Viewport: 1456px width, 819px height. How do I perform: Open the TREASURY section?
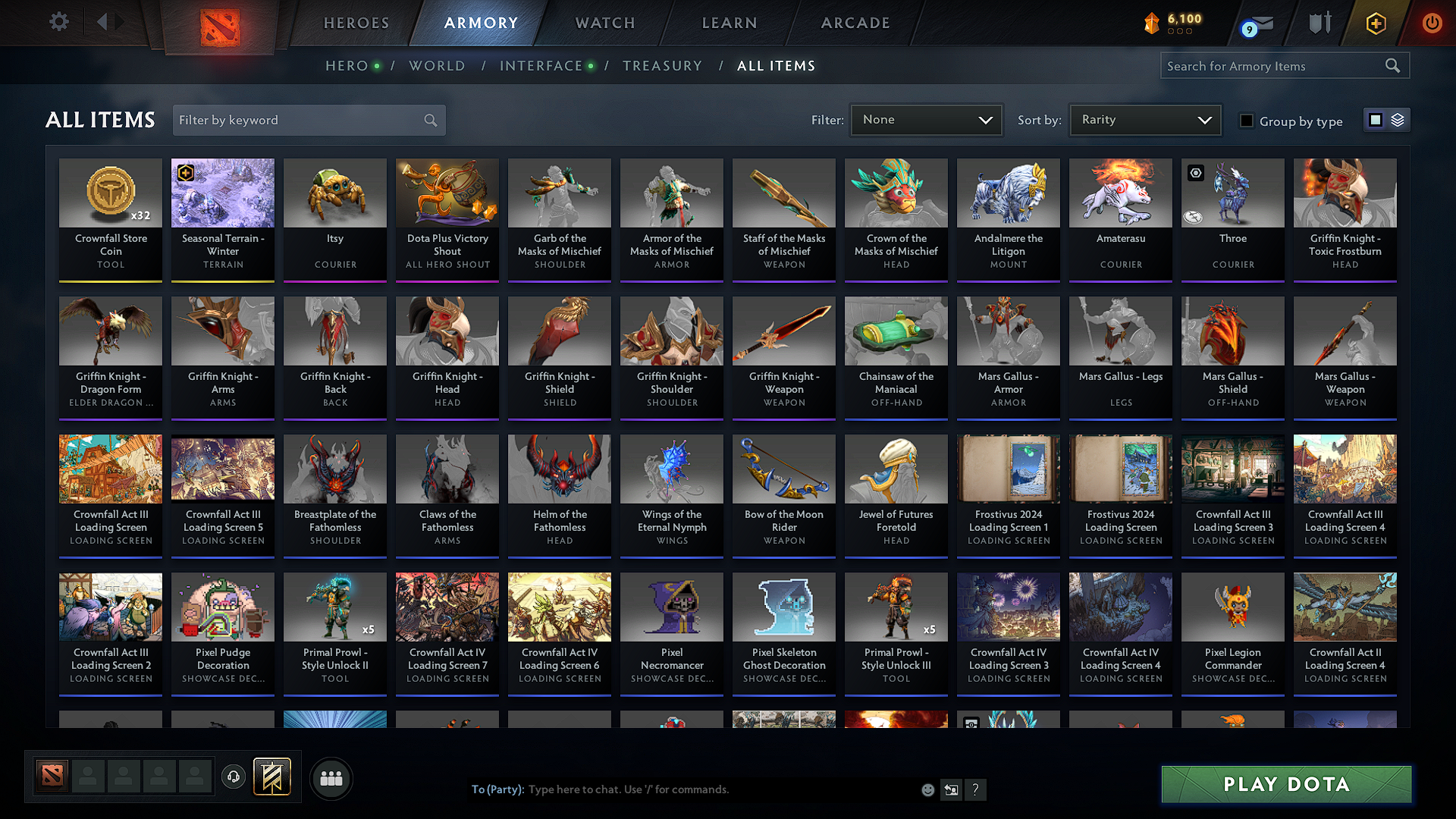[662, 66]
